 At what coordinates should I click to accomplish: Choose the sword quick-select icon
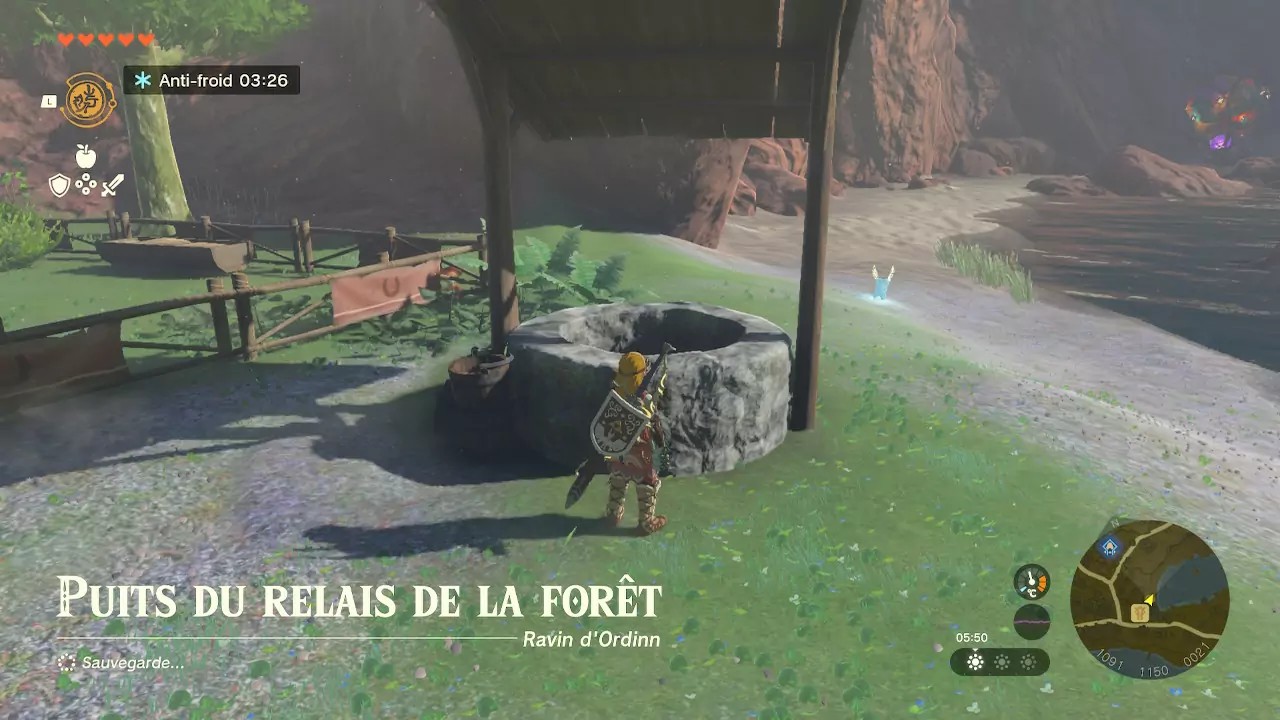coord(112,185)
